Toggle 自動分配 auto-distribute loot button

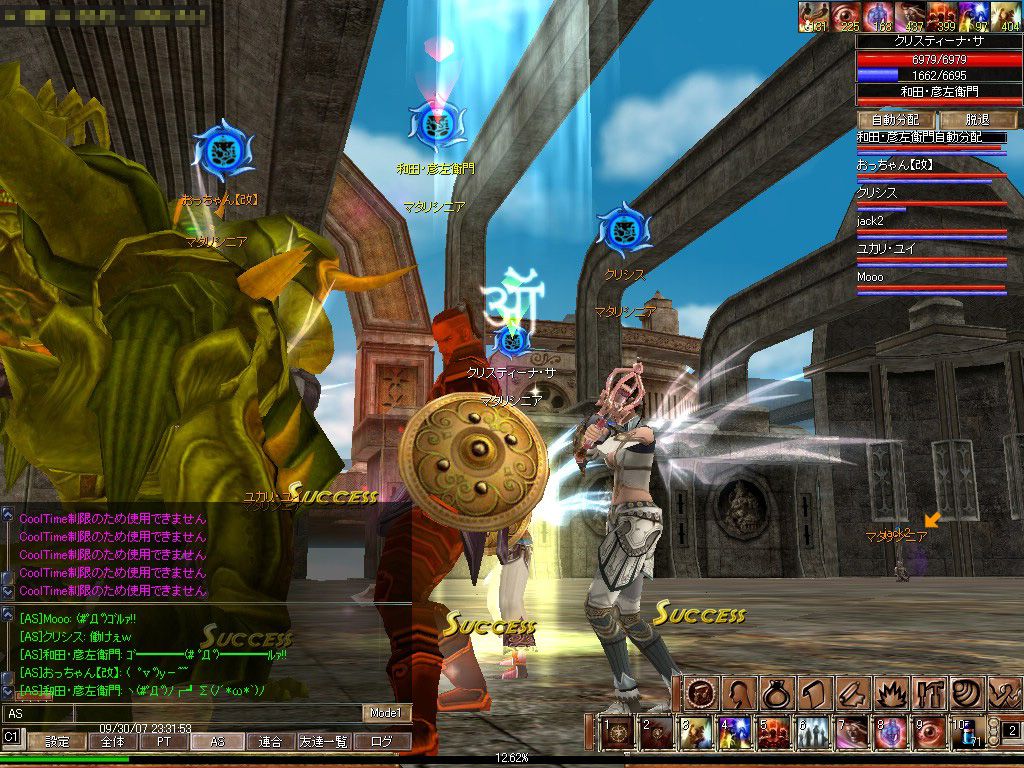[x=895, y=119]
